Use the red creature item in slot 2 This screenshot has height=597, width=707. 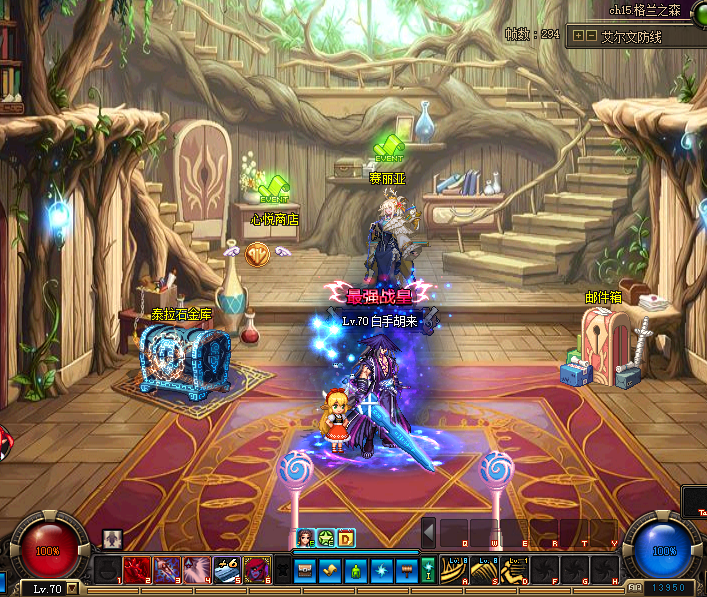[x=137, y=570]
